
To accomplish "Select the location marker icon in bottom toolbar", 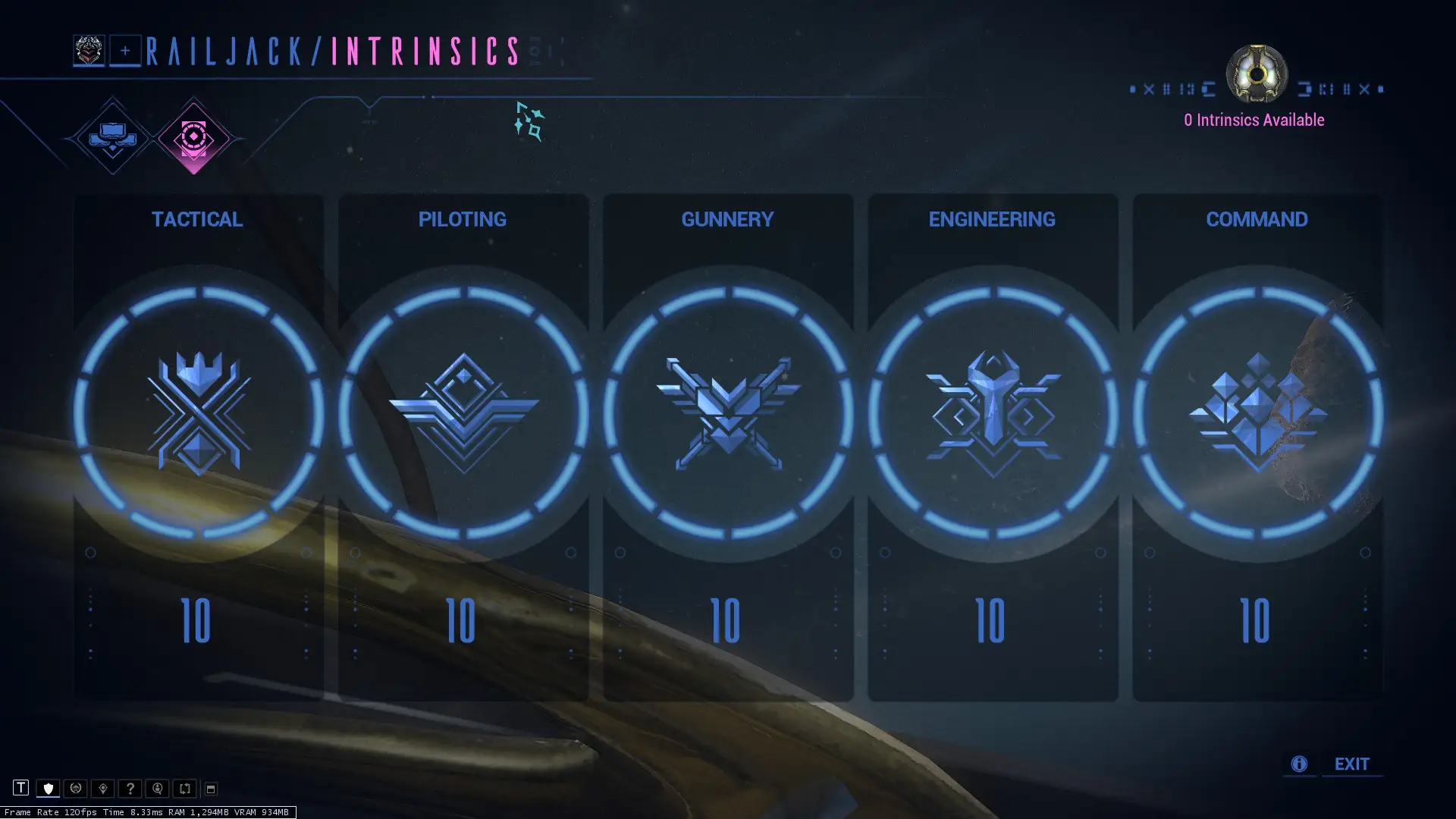I will pos(103,789).
